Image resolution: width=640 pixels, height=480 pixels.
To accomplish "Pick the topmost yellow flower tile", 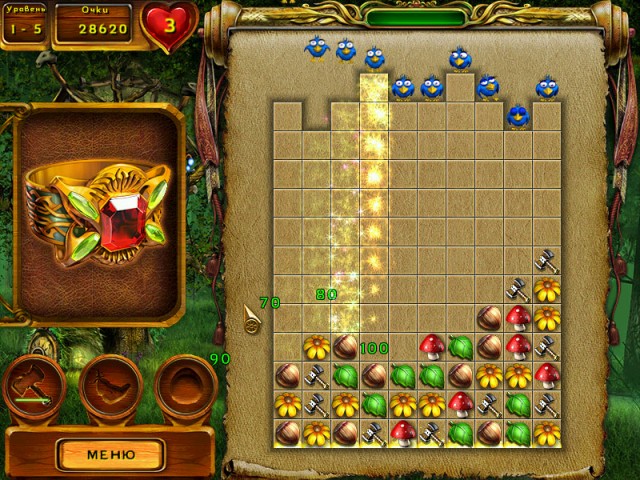I will pyautogui.click(x=546, y=290).
